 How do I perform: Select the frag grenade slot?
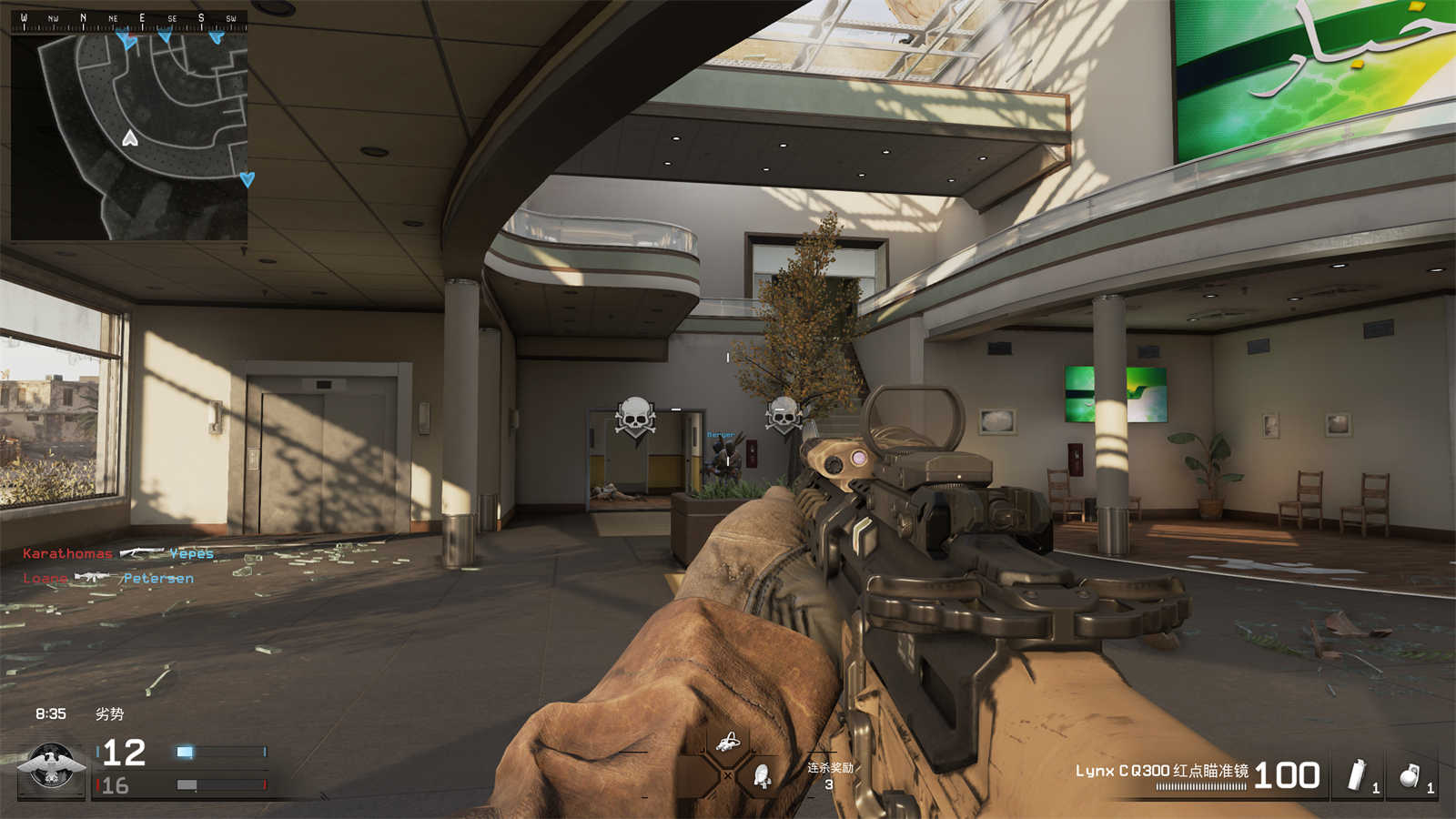coord(1410,775)
